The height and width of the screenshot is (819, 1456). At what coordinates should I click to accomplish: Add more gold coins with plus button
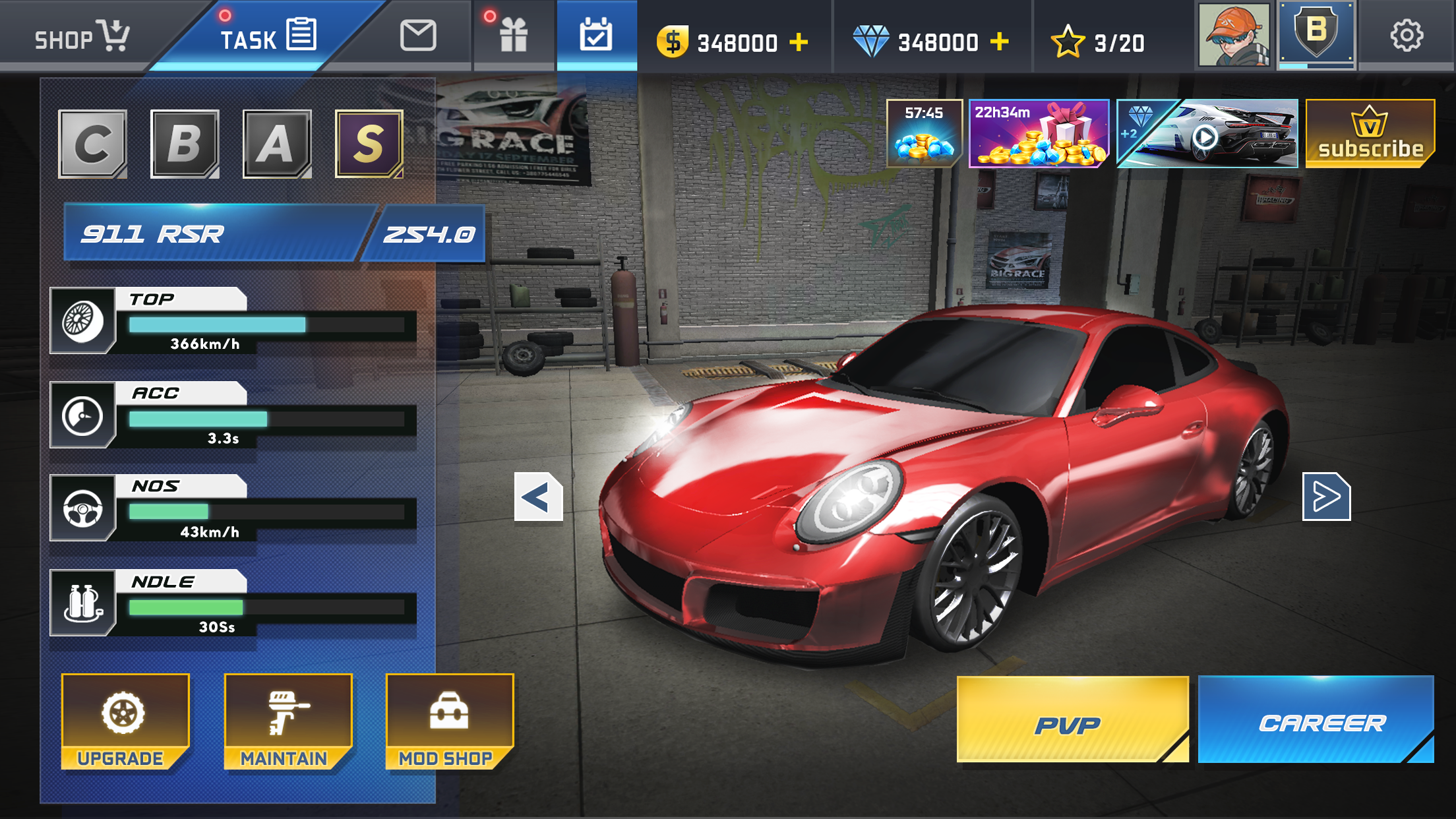(x=799, y=42)
